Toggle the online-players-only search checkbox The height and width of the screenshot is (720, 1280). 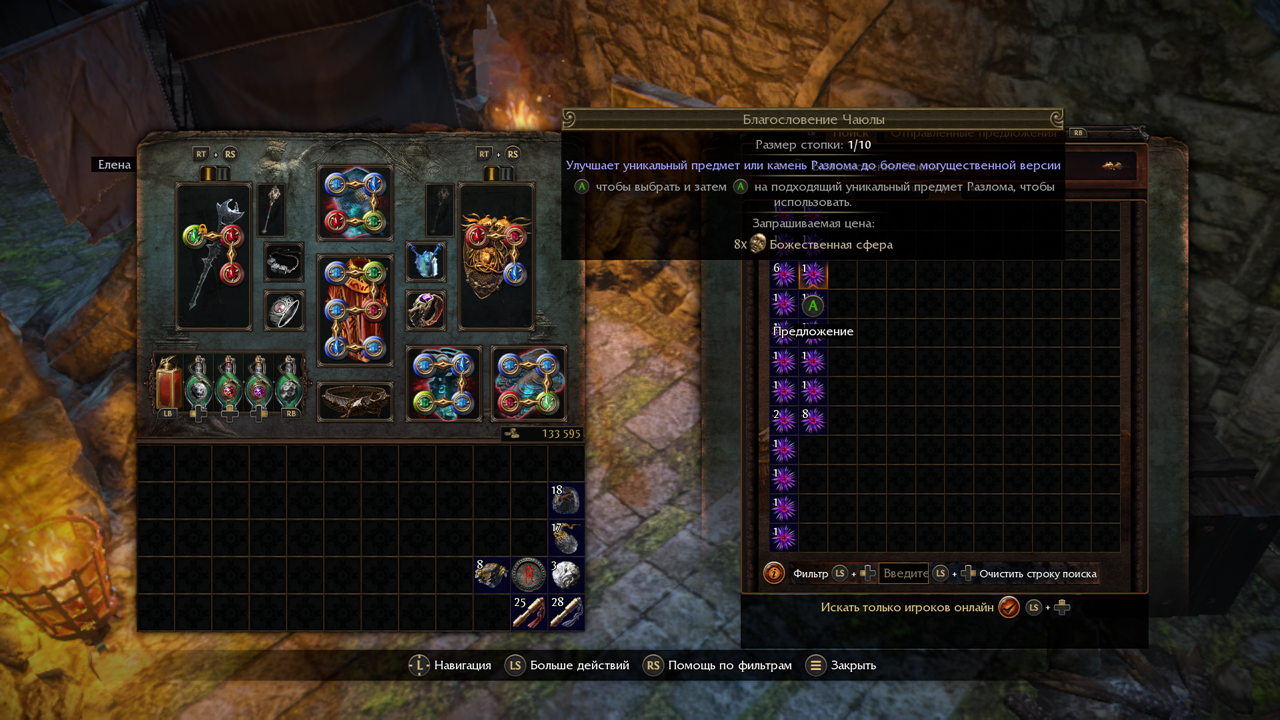point(1008,607)
